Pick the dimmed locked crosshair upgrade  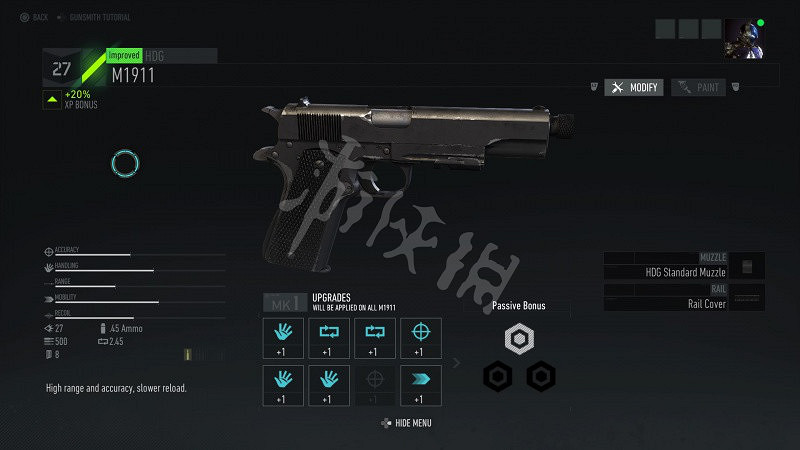tap(374, 385)
